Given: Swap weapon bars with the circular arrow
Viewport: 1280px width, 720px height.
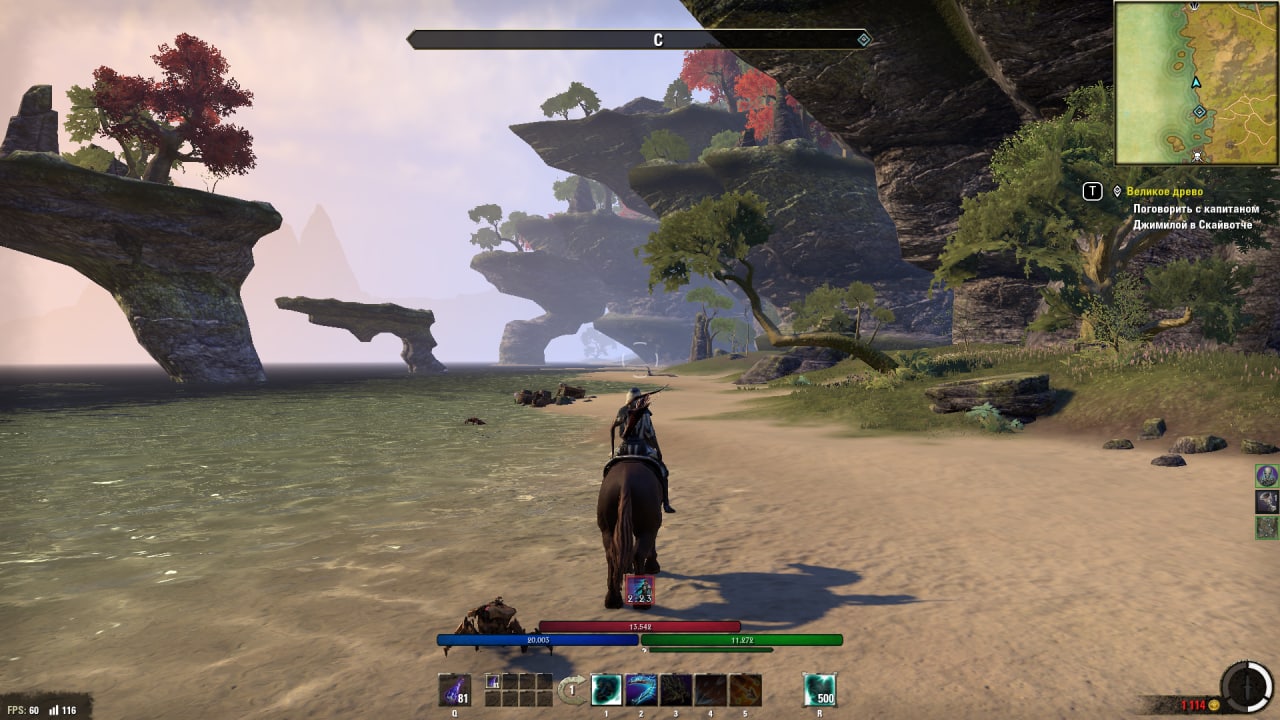Looking at the screenshot, I should pyautogui.click(x=572, y=689).
